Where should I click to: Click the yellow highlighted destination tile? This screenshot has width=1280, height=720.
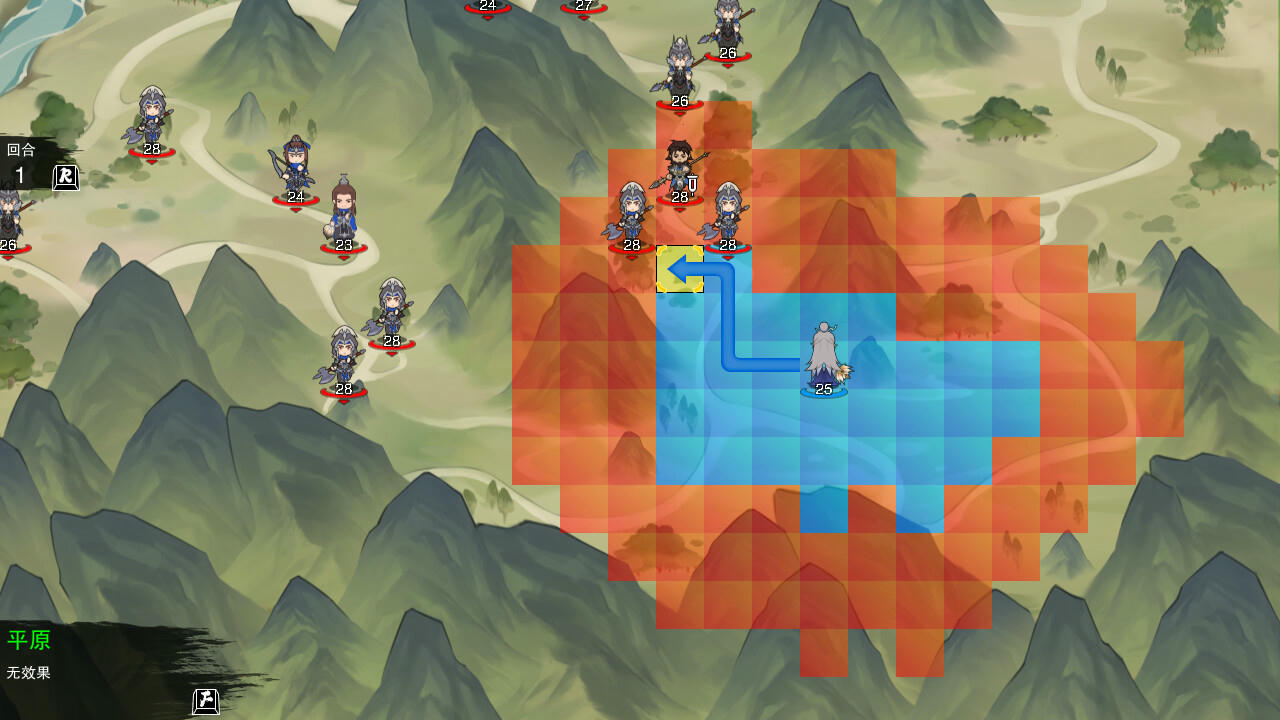681,270
